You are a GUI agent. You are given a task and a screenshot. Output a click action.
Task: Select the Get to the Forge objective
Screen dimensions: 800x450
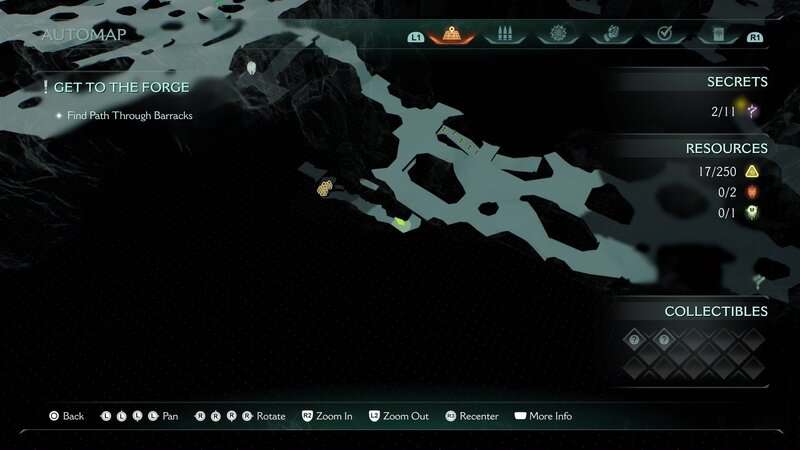(x=121, y=88)
